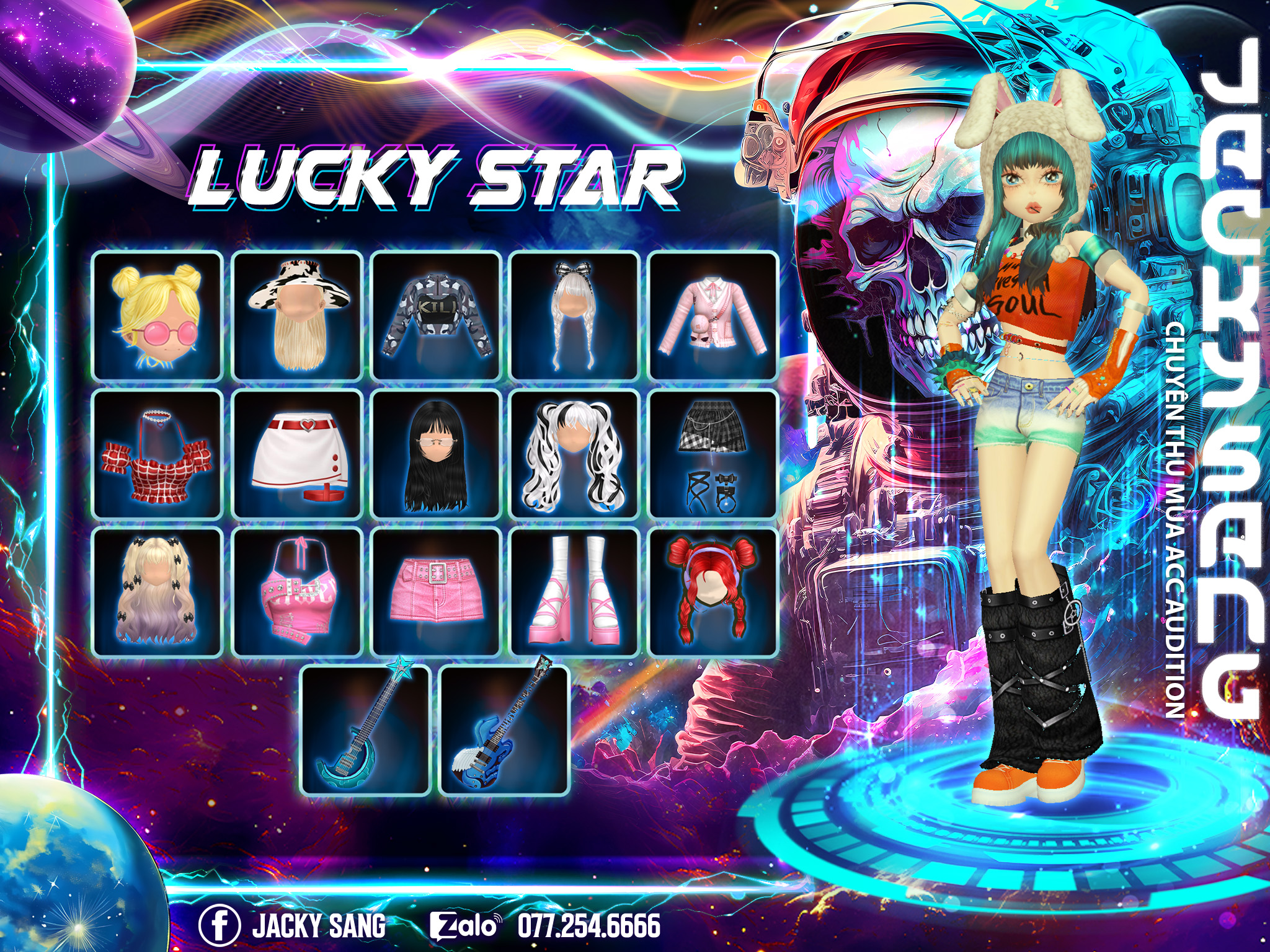Screen dimensions: 1270x952
Task: Choose the red plaid crop top
Action: (x=158, y=454)
